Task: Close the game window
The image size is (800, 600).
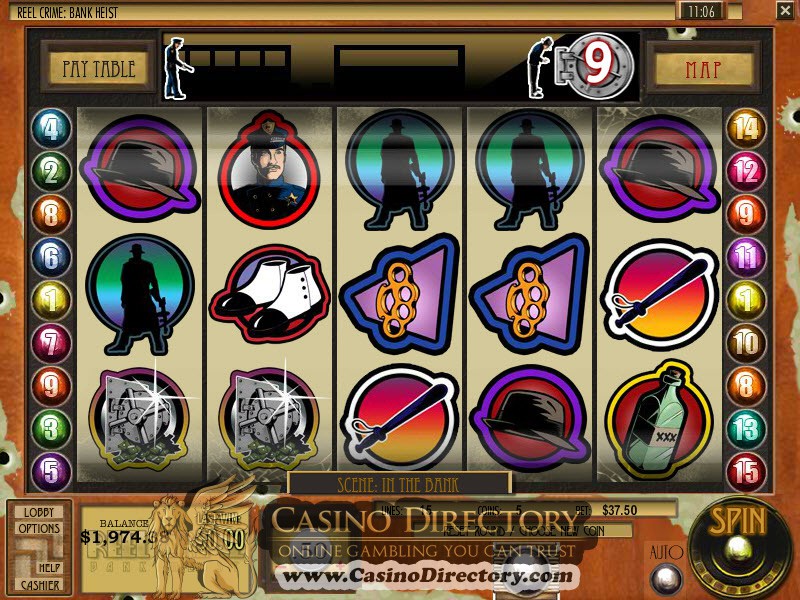Action: (x=784, y=11)
